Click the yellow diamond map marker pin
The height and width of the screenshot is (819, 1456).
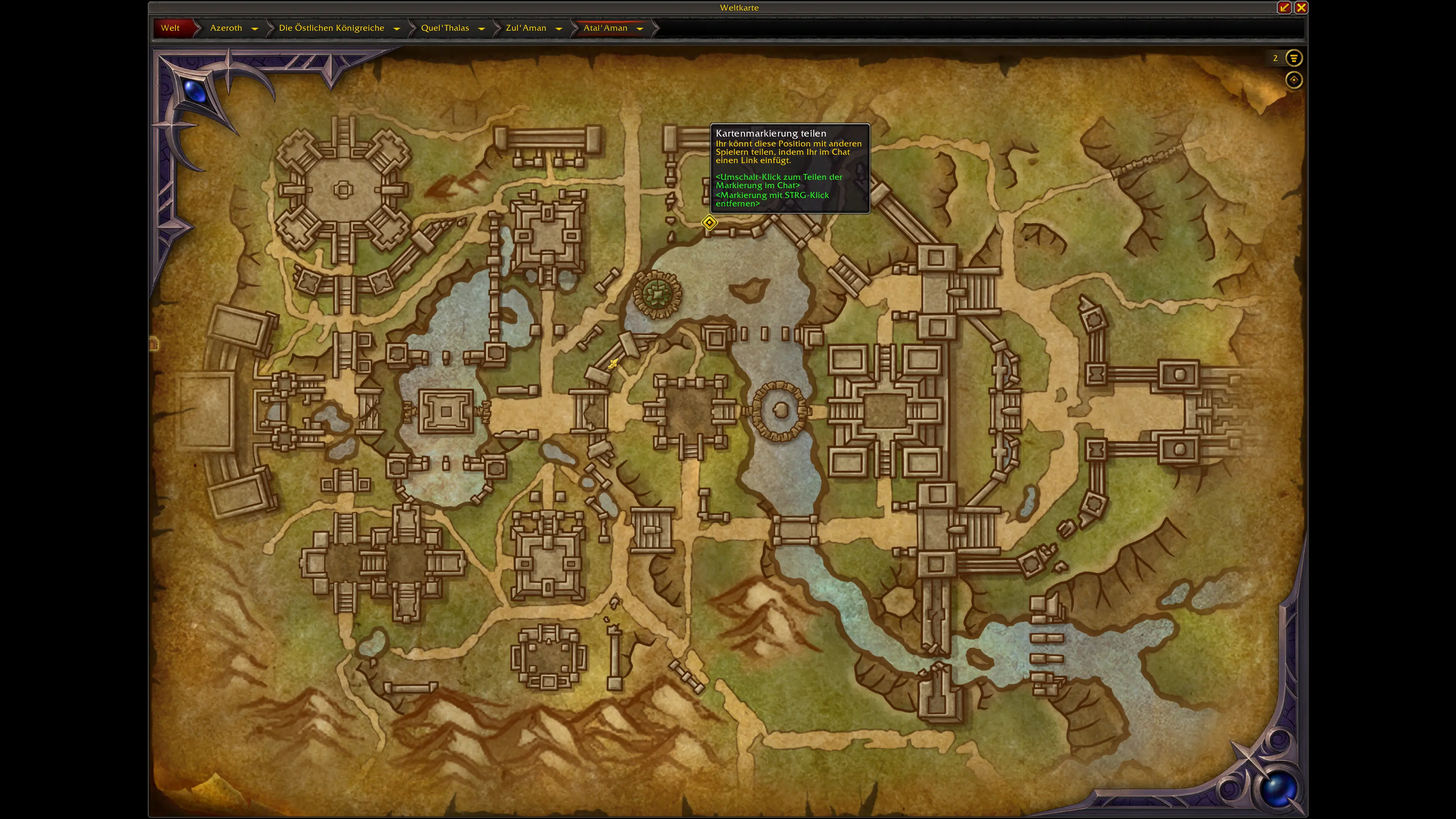coord(709,223)
